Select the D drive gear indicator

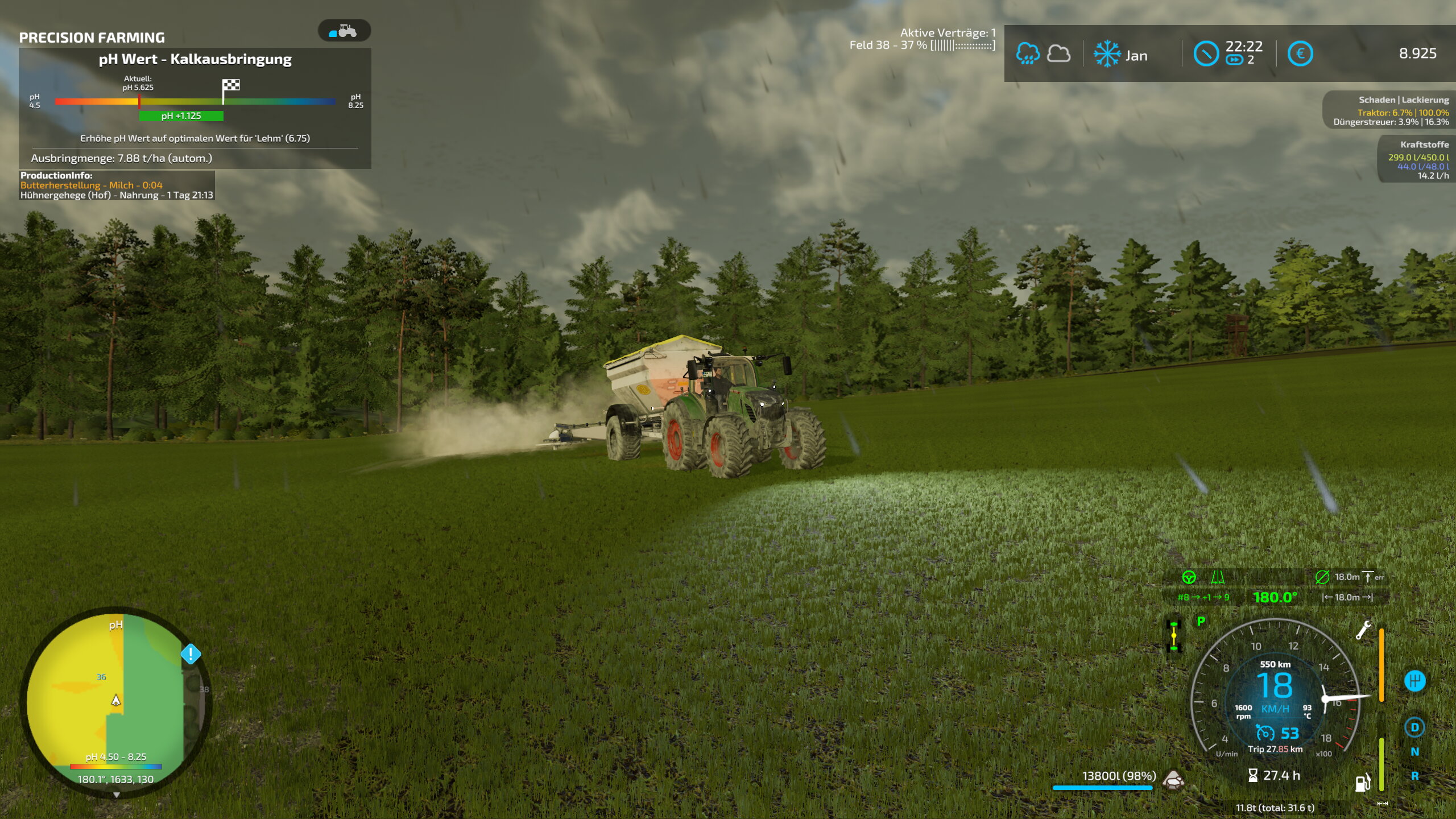1414,727
